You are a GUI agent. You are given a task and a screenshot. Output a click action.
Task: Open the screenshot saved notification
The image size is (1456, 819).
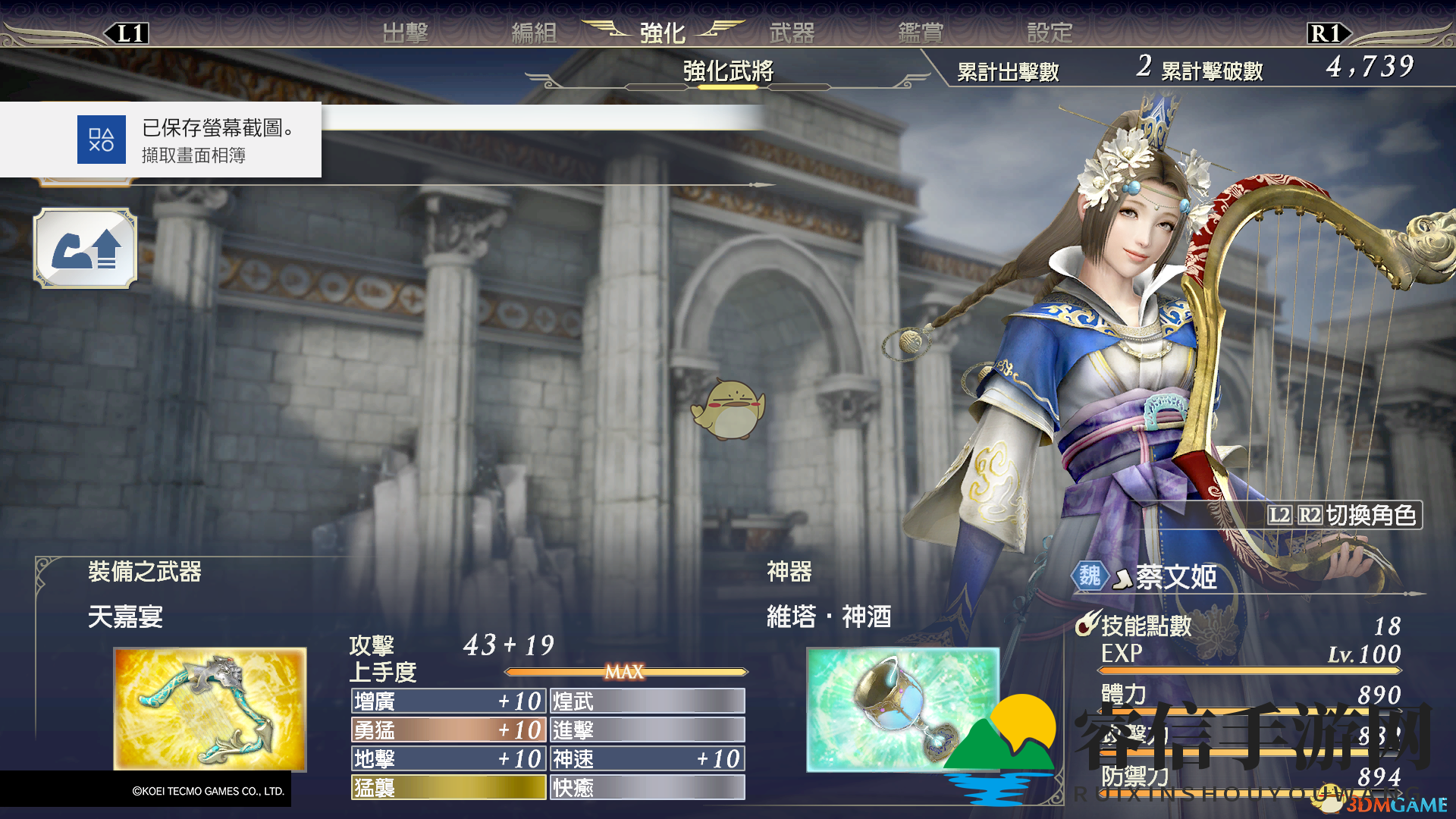(x=161, y=140)
